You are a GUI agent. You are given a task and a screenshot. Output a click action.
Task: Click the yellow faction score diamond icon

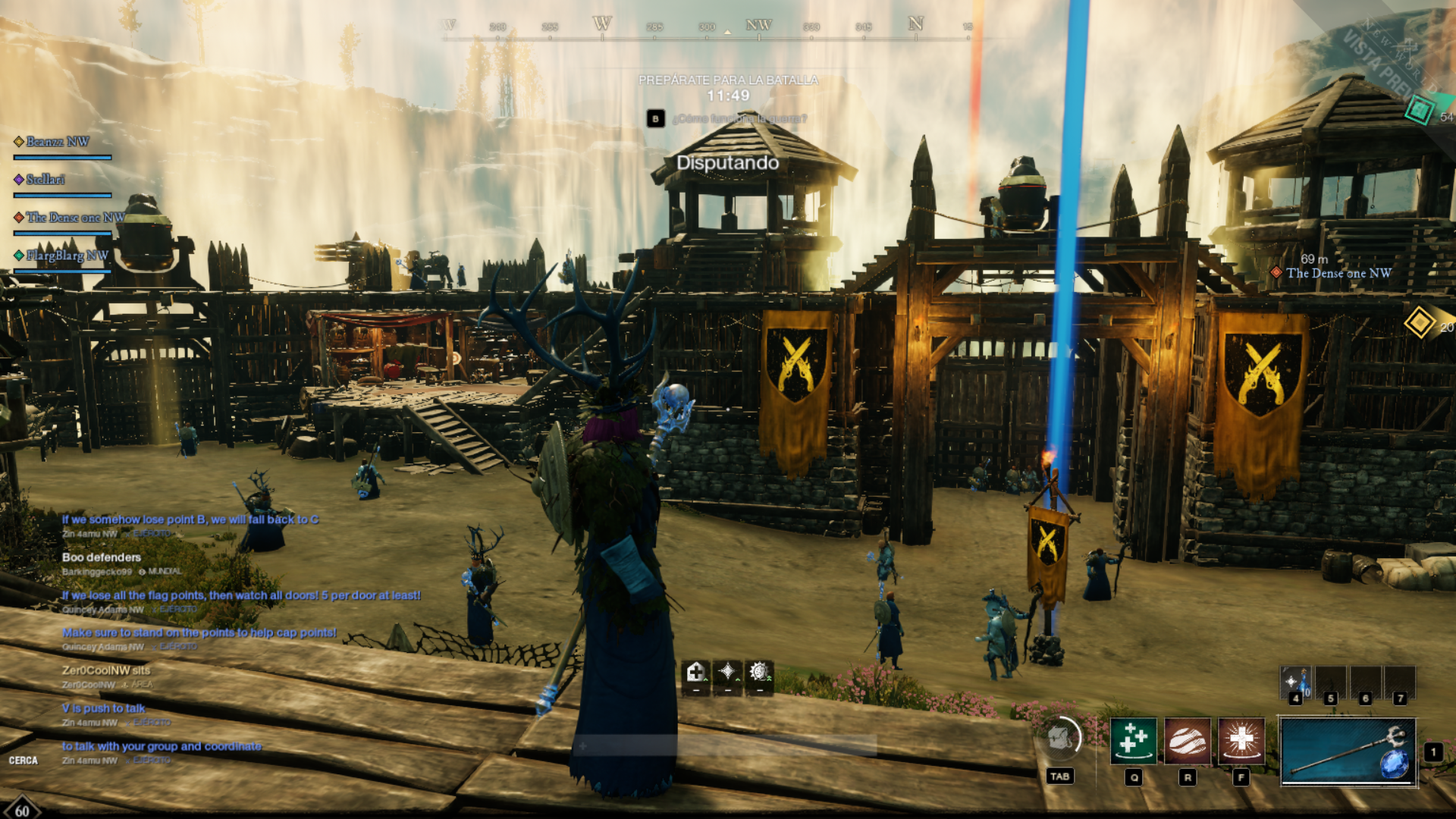click(x=1419, y=322)
